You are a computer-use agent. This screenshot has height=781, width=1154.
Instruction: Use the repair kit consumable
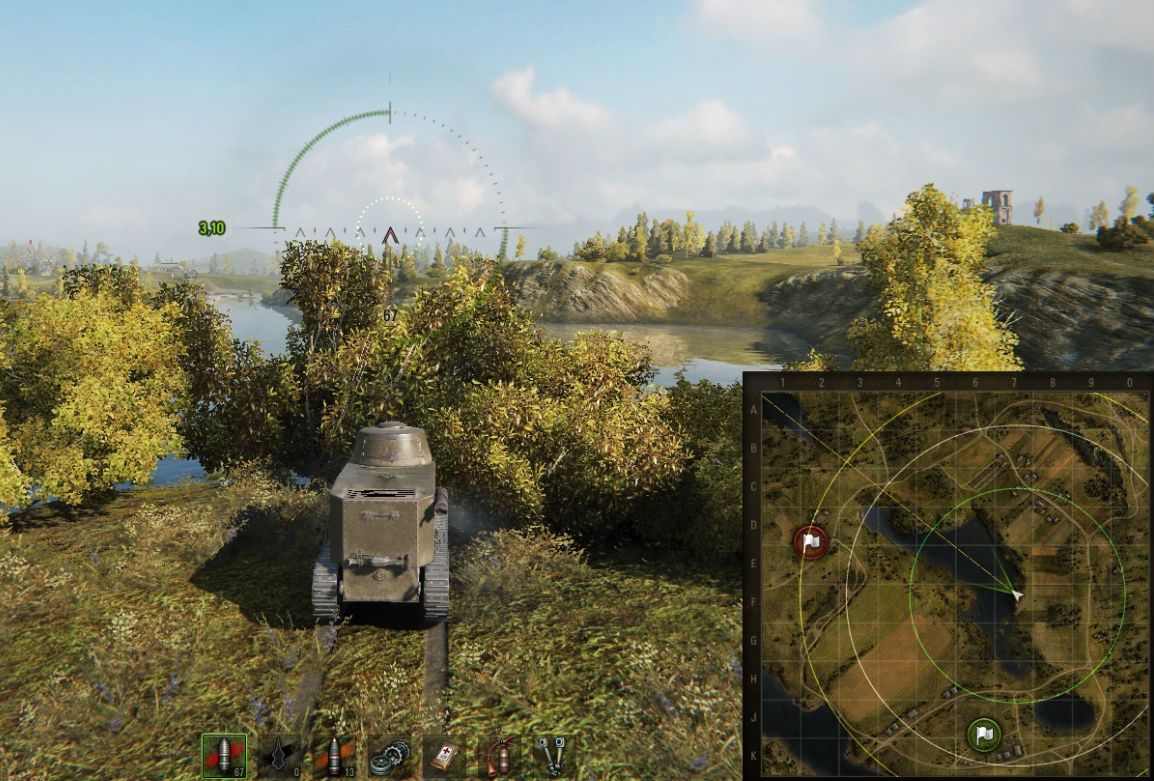pos(388,755)
